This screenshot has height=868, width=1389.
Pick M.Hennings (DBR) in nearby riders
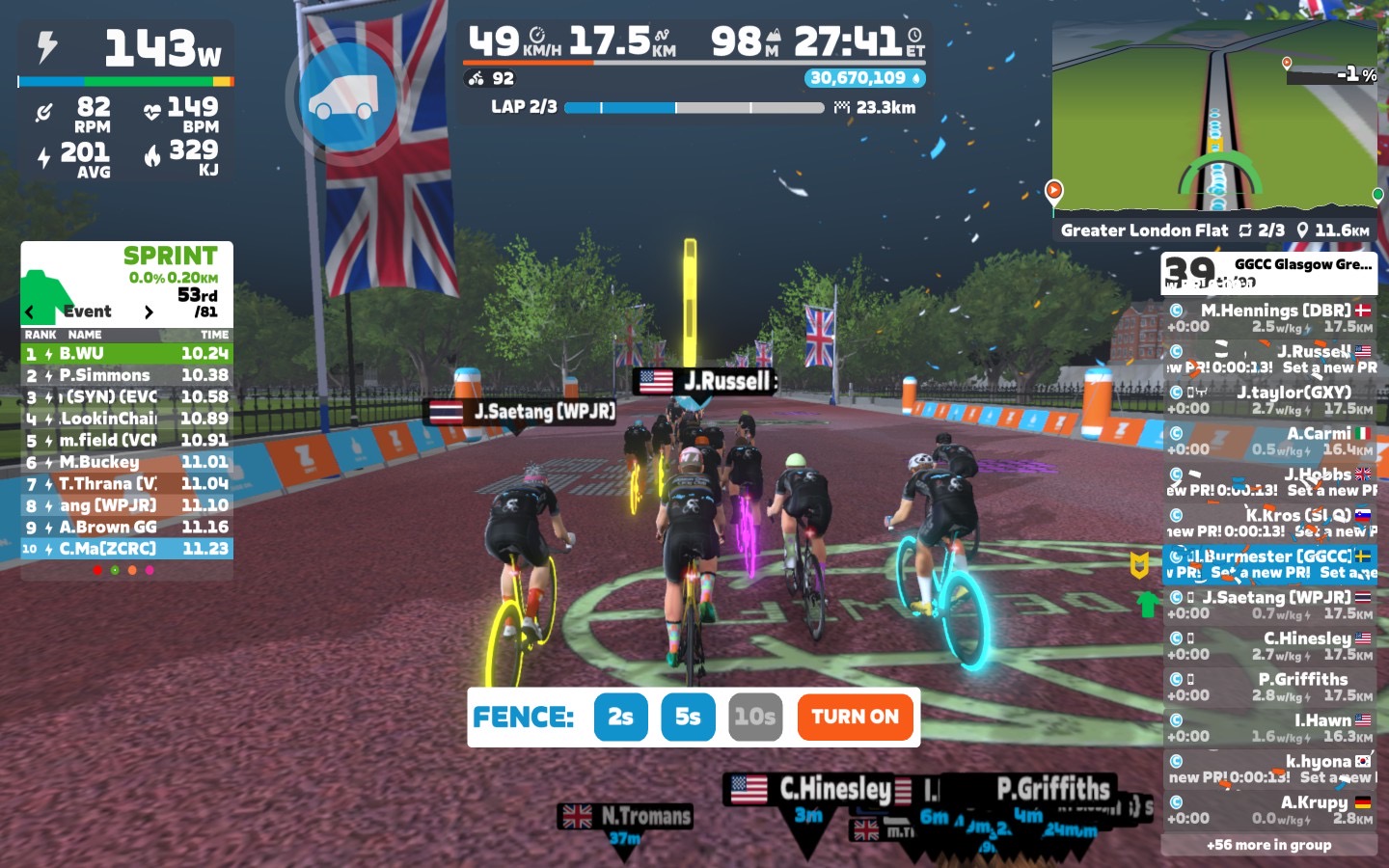coord(1268,317)
